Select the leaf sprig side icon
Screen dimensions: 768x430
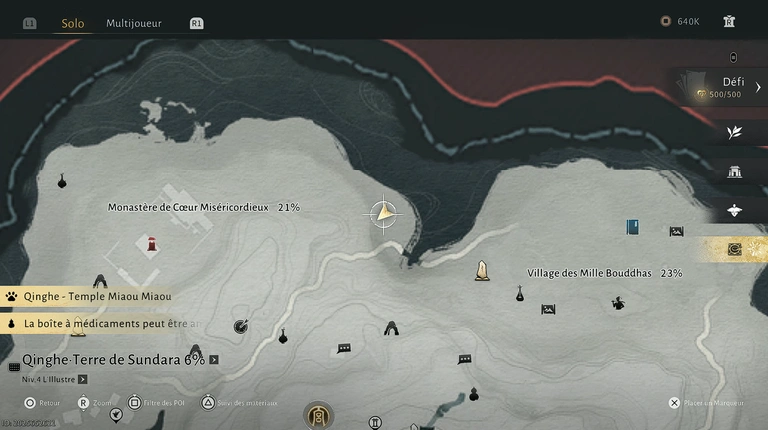coord(735,131)
